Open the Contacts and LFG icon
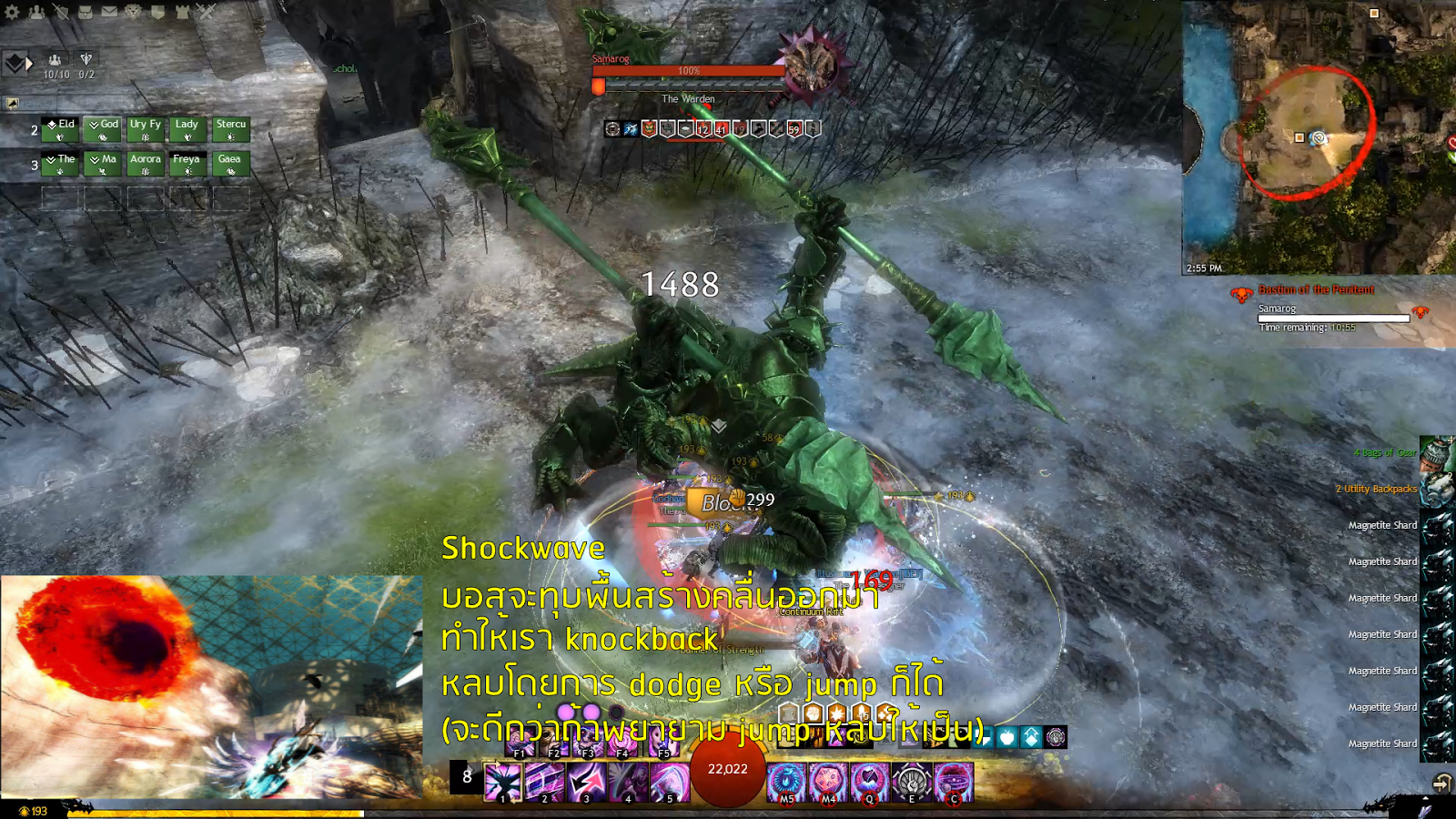The width and height of the screenshot is (1456, 819). (36, 11)
